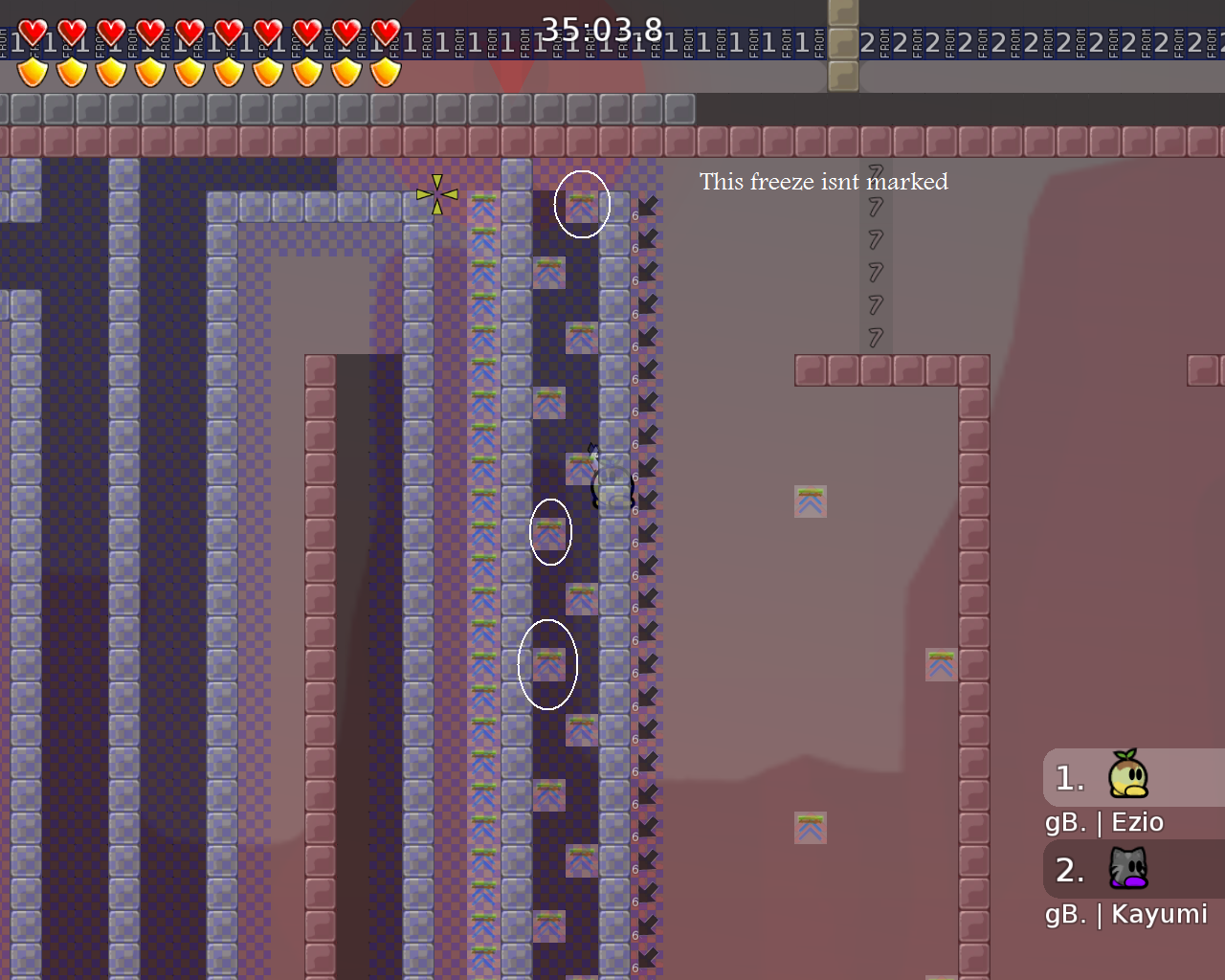
Task: Click the 'This freeze isnt marked' annotation text
Action: tap(824, 182)
